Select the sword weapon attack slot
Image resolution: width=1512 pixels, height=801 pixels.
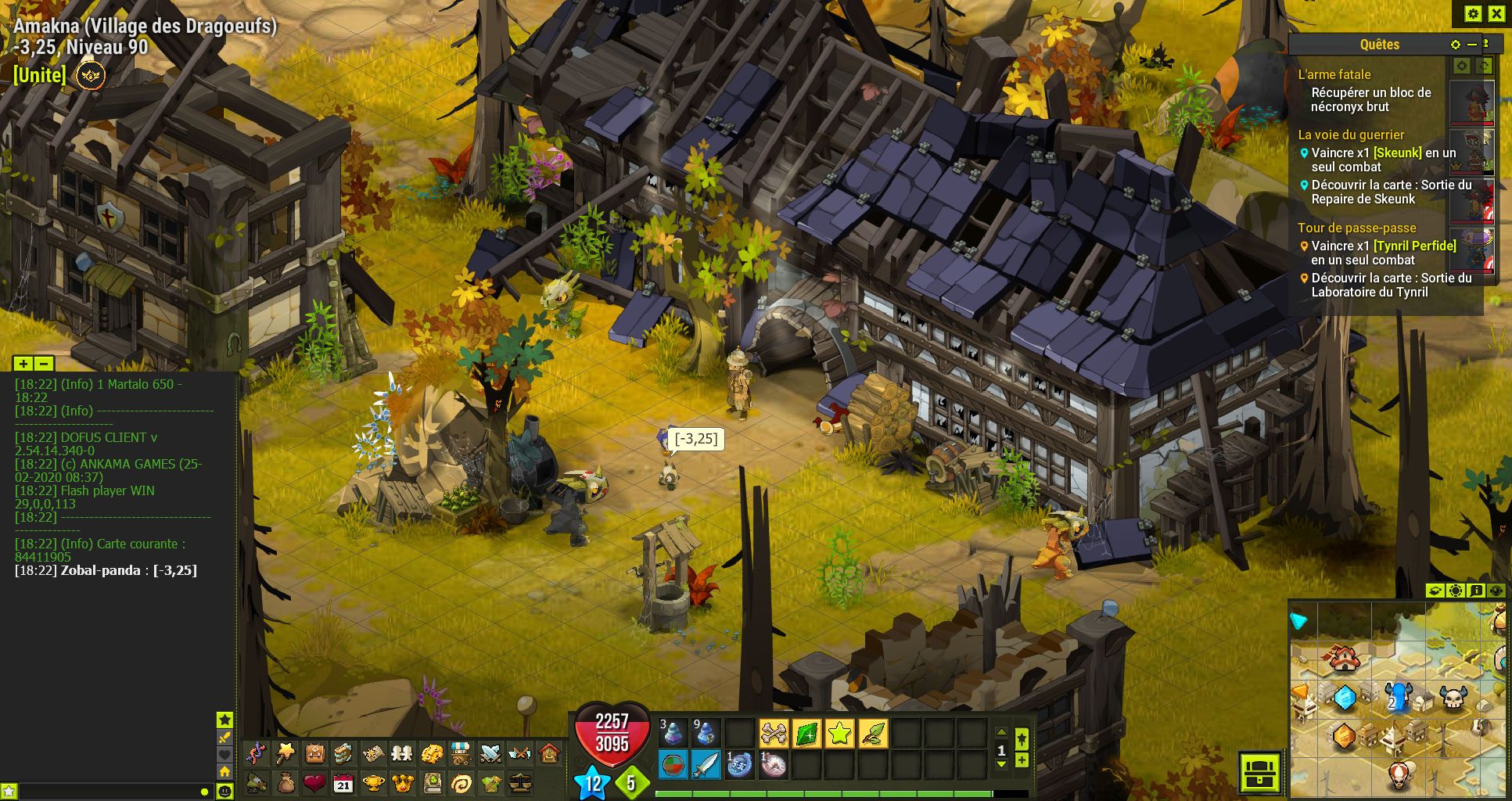706,765
